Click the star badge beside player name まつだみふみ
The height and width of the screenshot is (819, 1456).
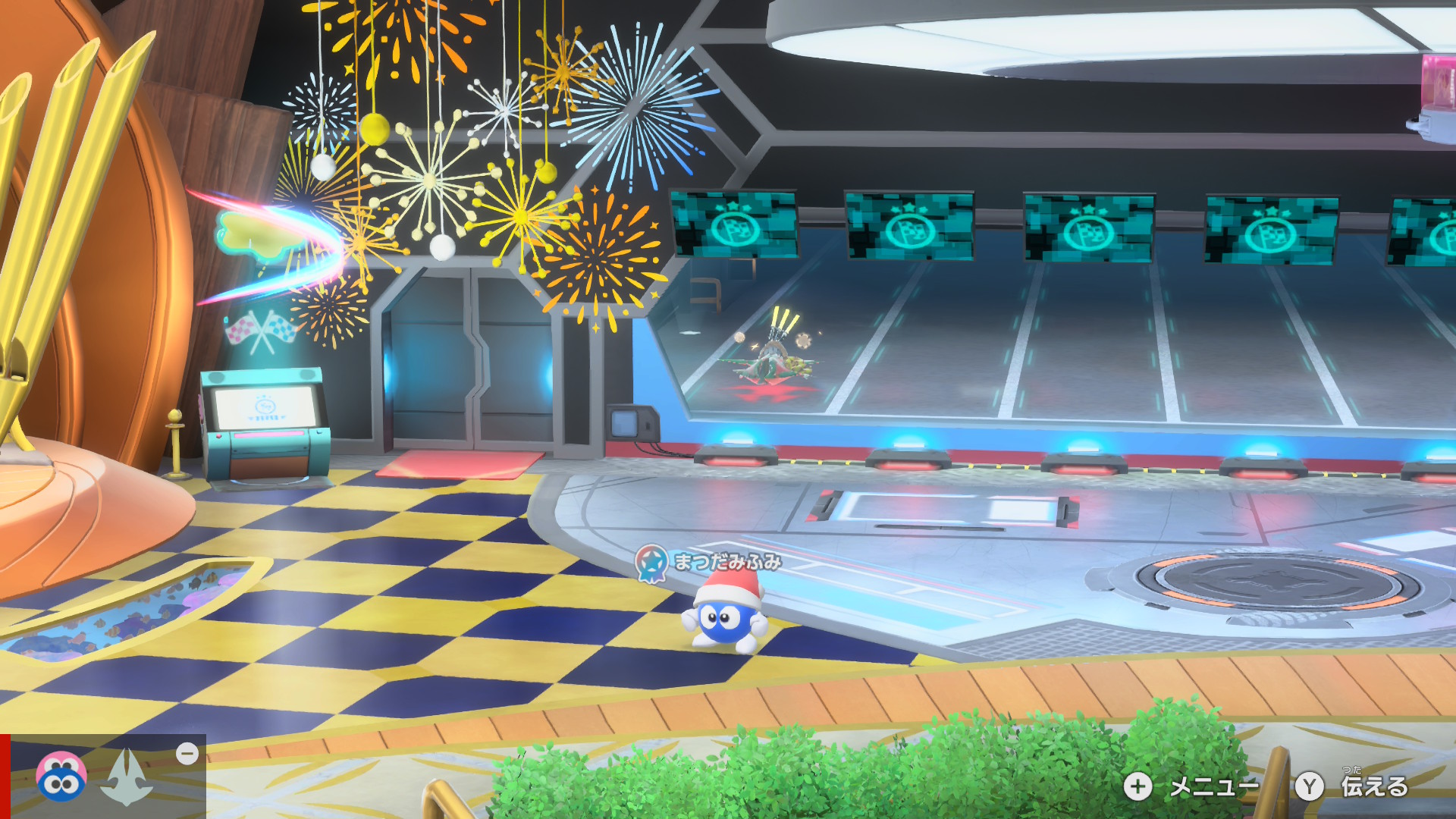coord(651,562)
